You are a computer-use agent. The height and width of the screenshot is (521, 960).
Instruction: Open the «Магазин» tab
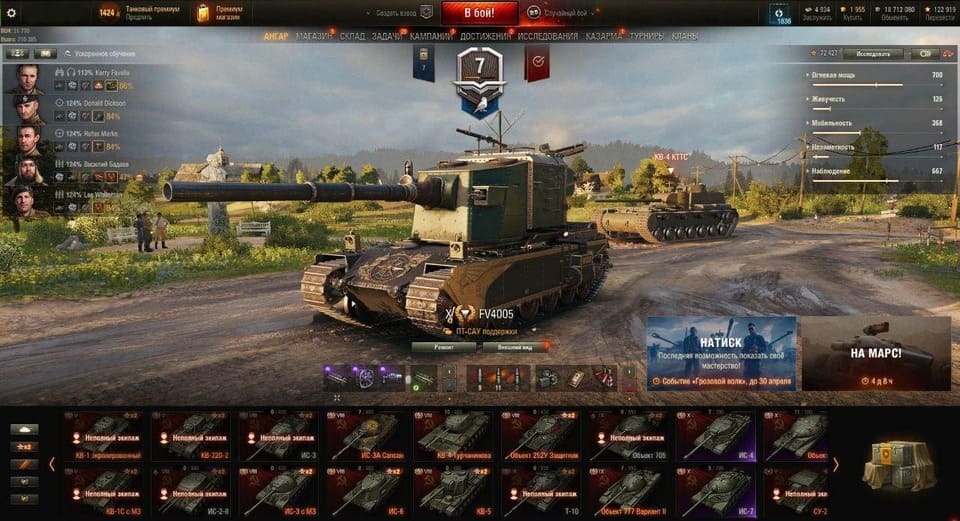[x=314, y=37]
